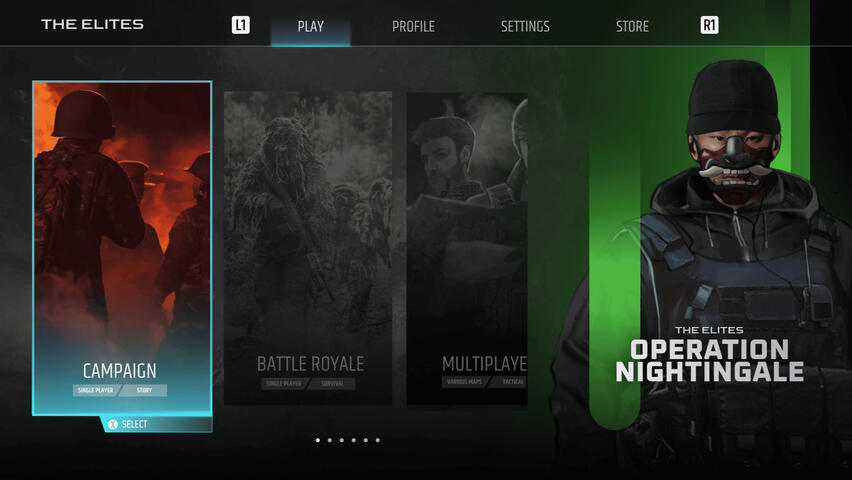
Task: Open the Store tab
Action: tap(632, 26)
